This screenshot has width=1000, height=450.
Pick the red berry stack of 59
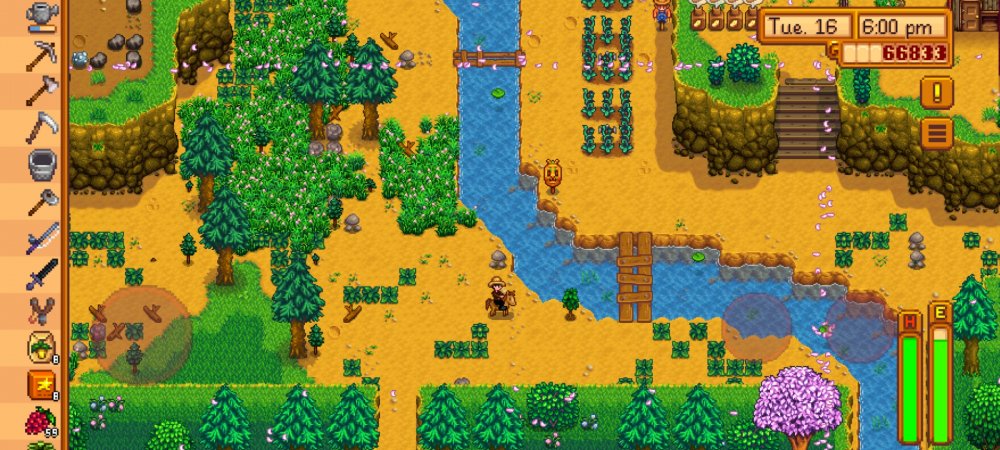42,421
